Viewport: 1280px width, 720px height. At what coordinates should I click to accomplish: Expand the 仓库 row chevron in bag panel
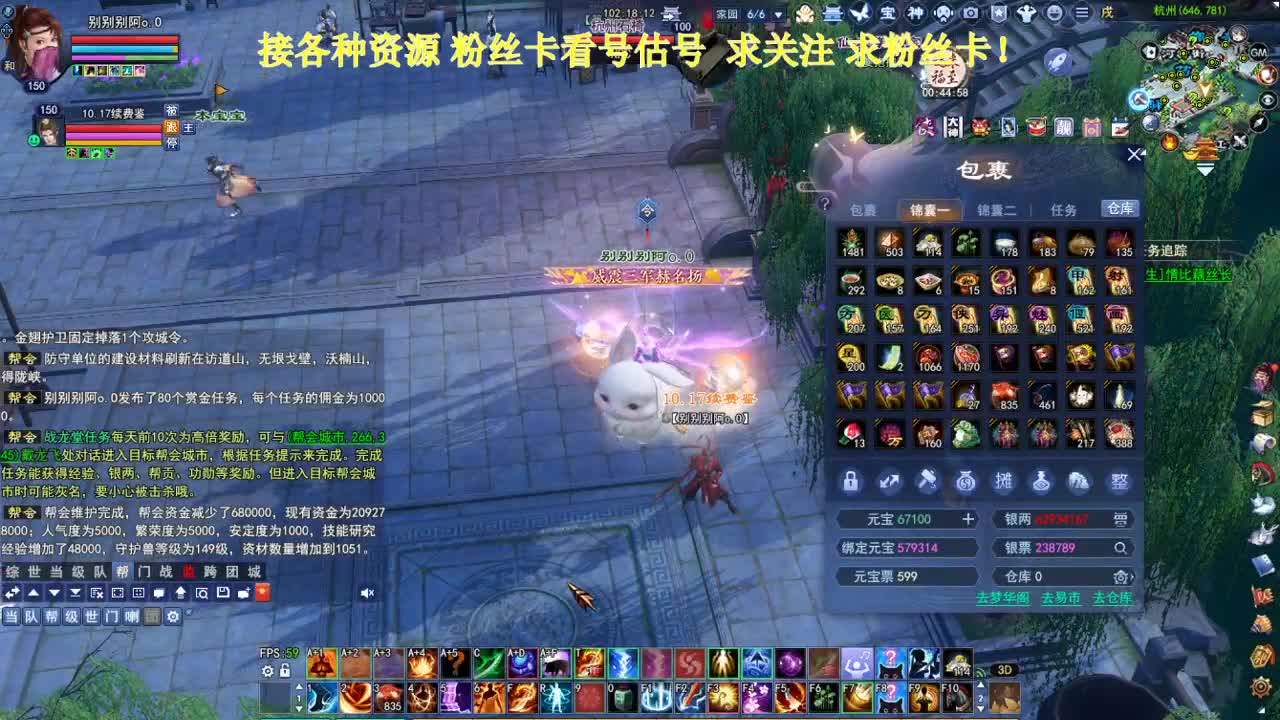tap(1133, 576)
